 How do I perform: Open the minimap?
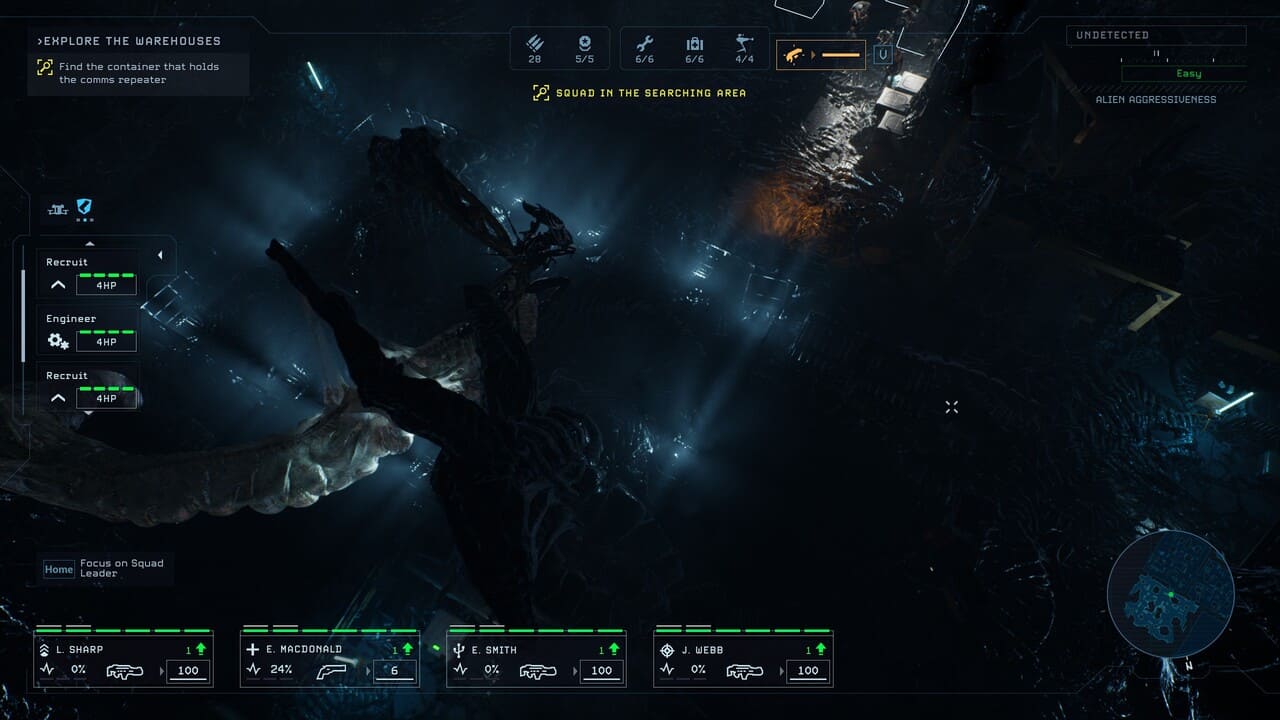(1170, 594)
